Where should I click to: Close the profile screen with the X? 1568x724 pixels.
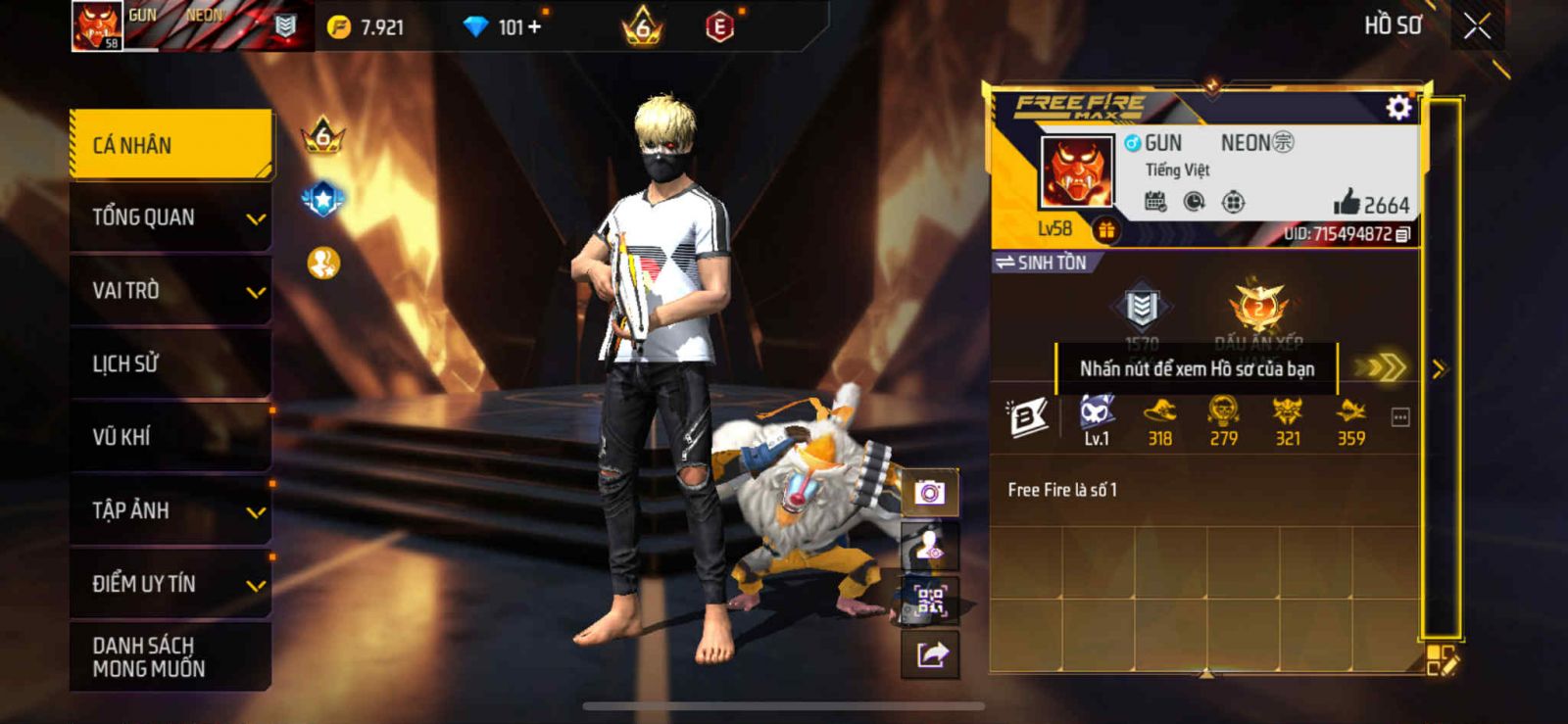tap(1477, 27)
